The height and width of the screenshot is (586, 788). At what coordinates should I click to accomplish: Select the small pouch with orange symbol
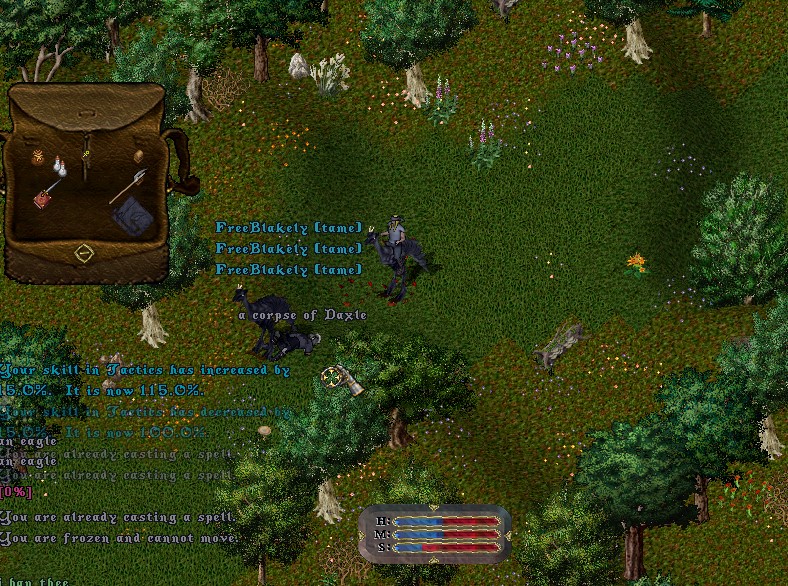coord(39,157)
